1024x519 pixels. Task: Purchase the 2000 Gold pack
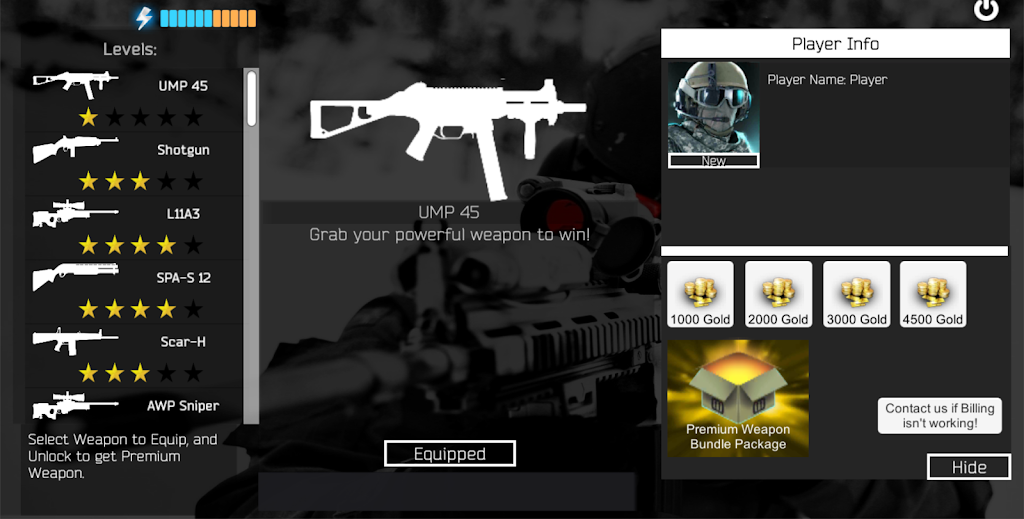point(778,295)
